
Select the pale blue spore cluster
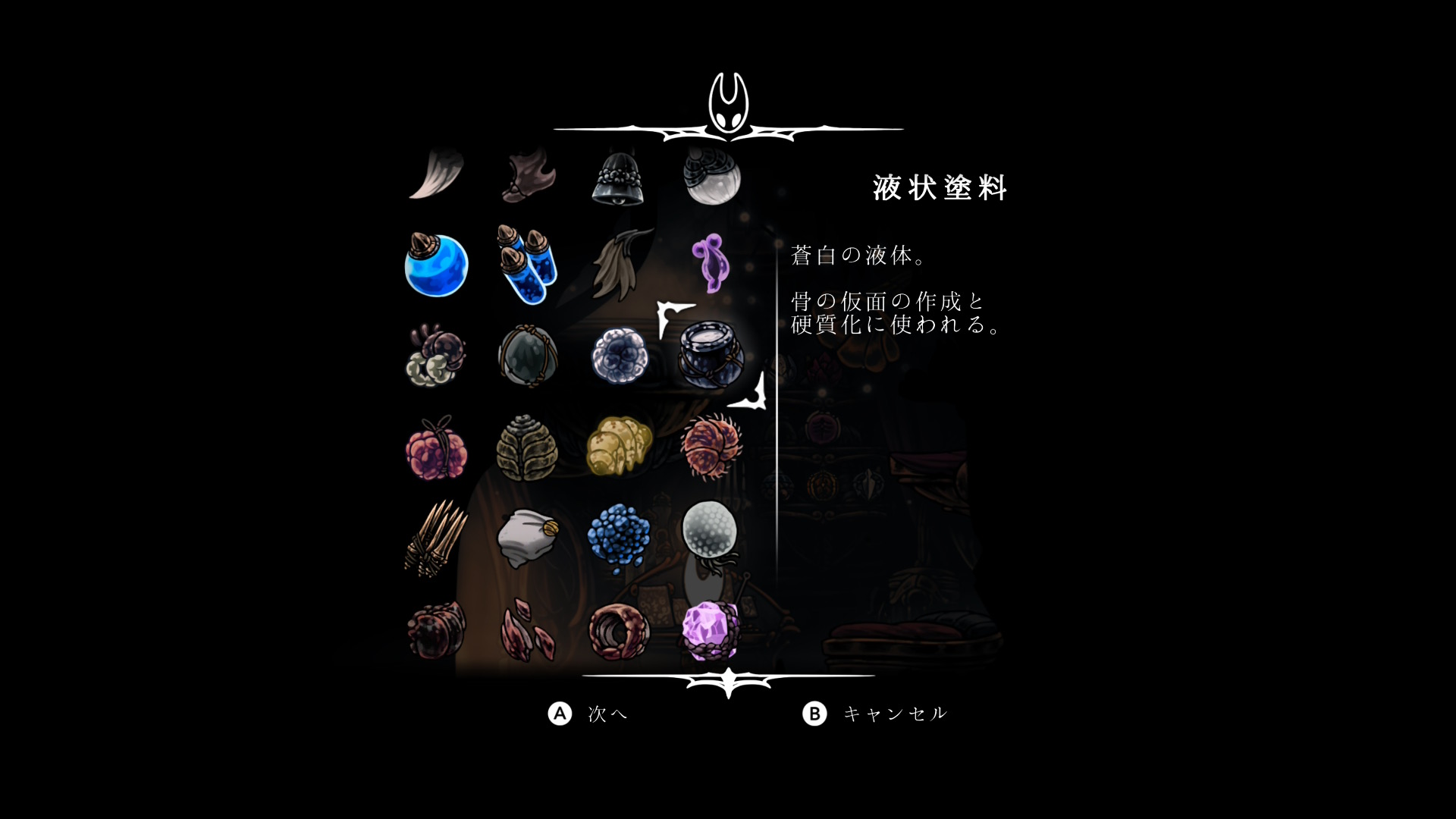coord(620,355)
